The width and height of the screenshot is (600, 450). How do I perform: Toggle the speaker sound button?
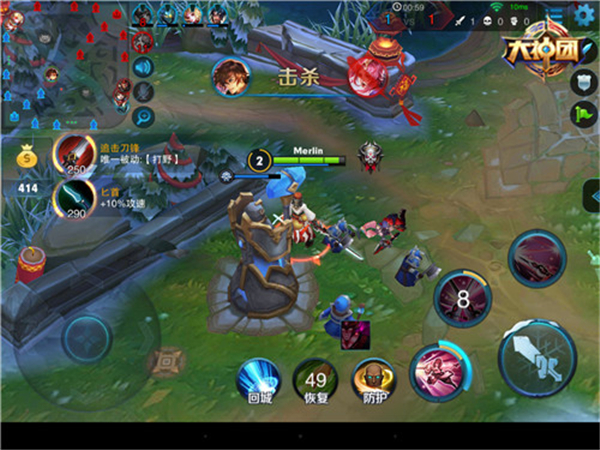[143, 67]
